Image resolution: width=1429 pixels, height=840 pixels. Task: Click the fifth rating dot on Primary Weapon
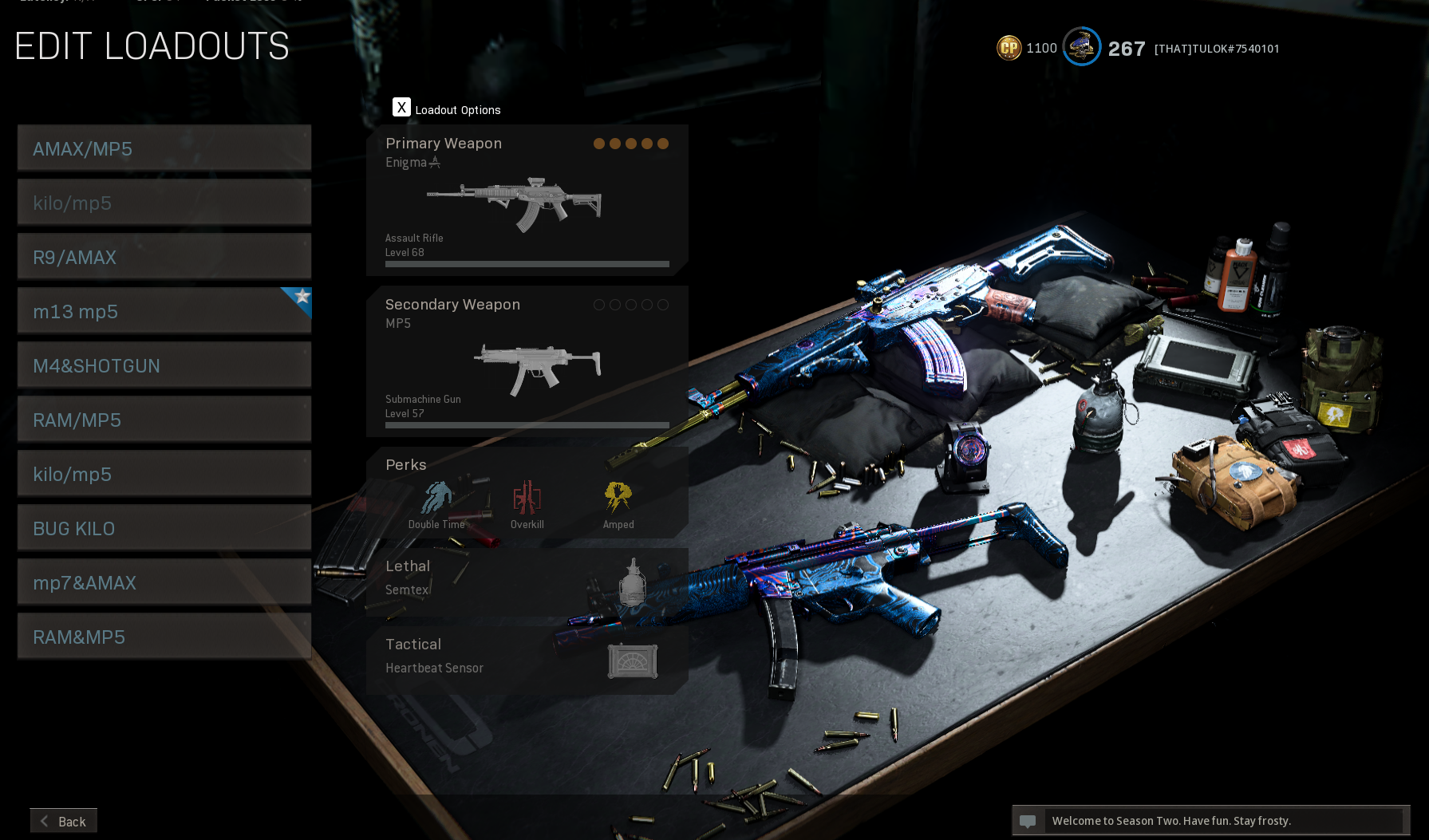[x=663, y=144]
